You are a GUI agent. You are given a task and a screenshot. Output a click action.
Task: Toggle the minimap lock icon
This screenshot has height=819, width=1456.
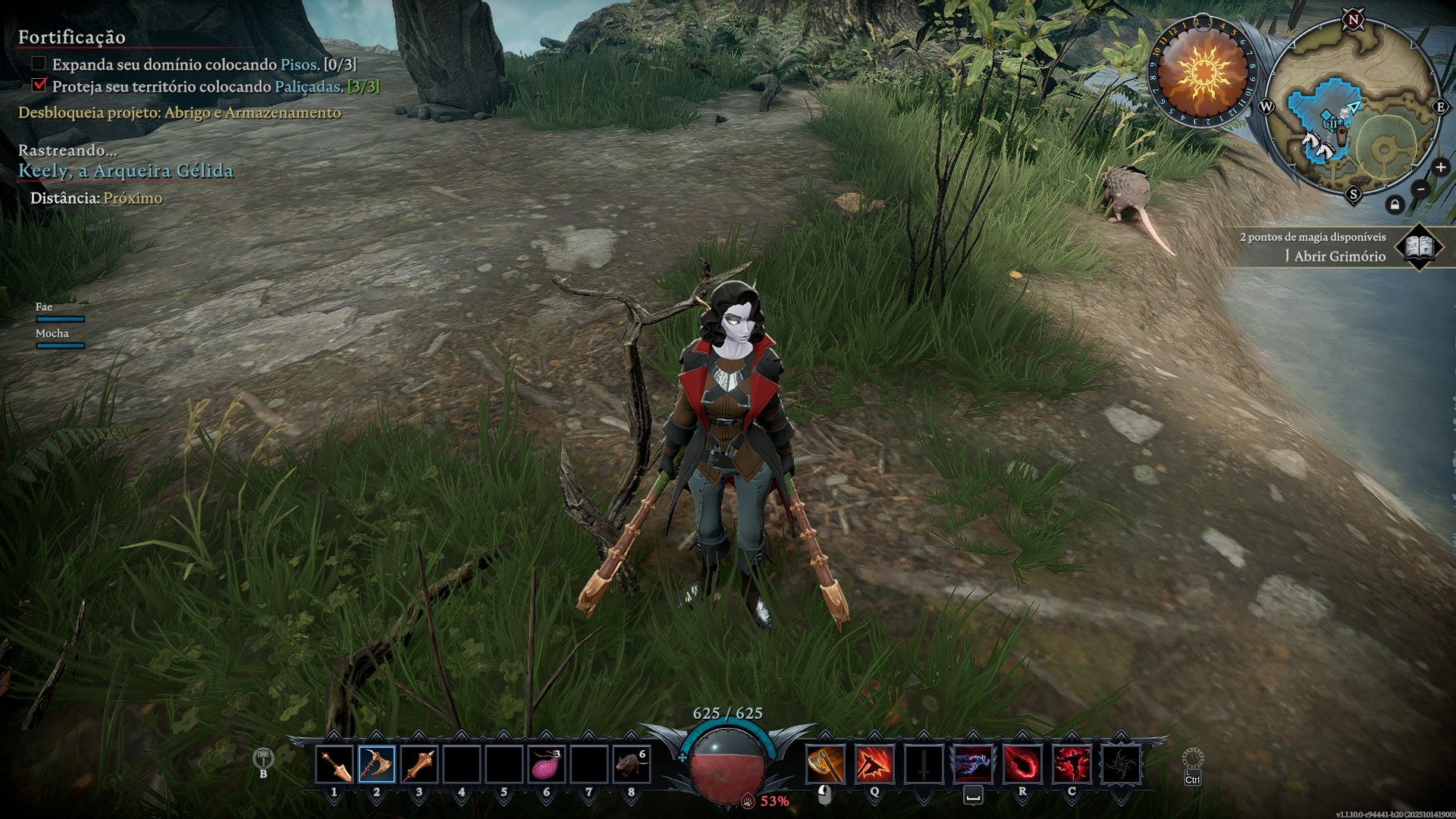pyautogui.click(x=1395, y=205)
